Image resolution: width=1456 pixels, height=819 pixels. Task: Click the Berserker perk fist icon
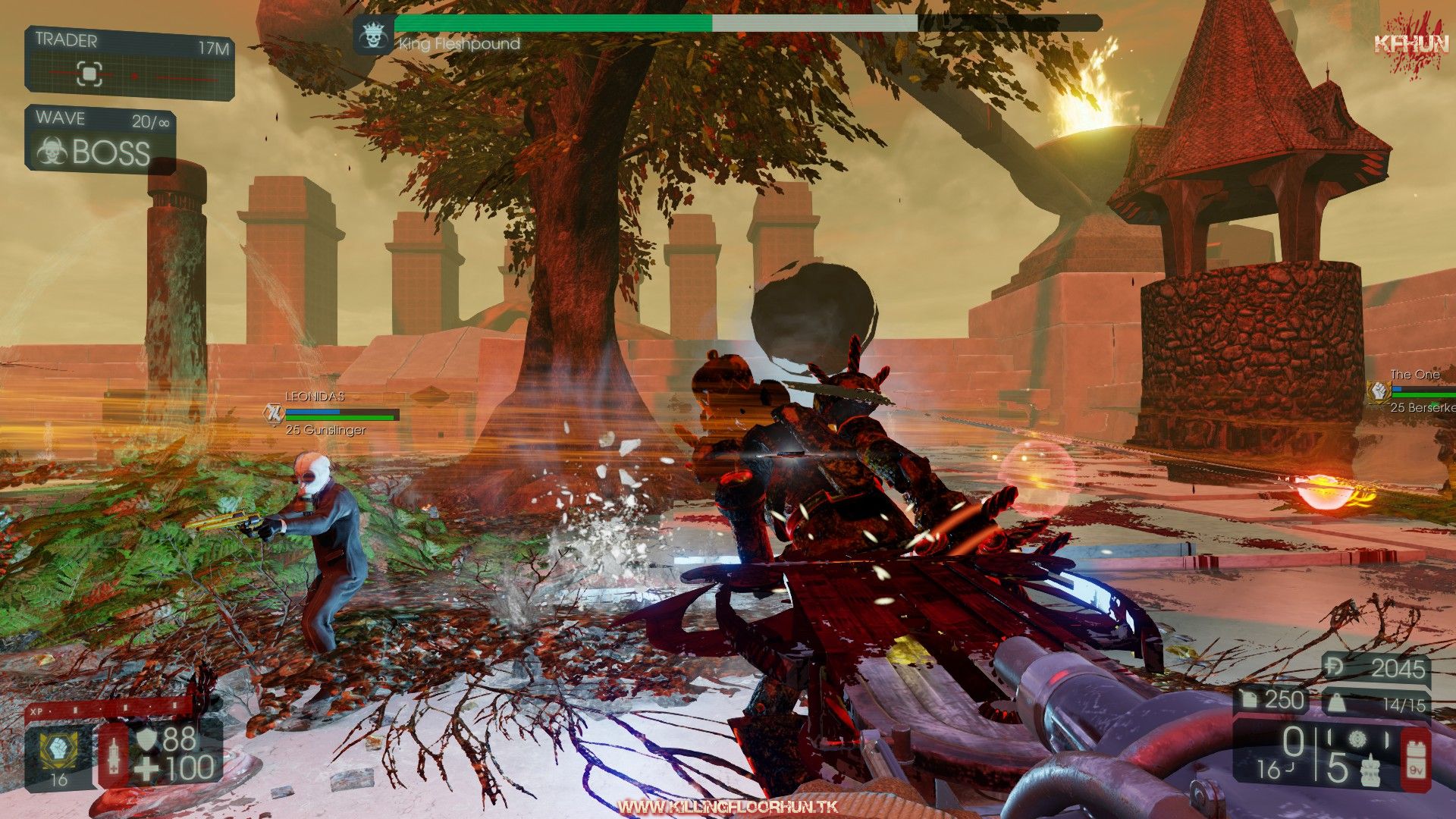tap(58, 748)
